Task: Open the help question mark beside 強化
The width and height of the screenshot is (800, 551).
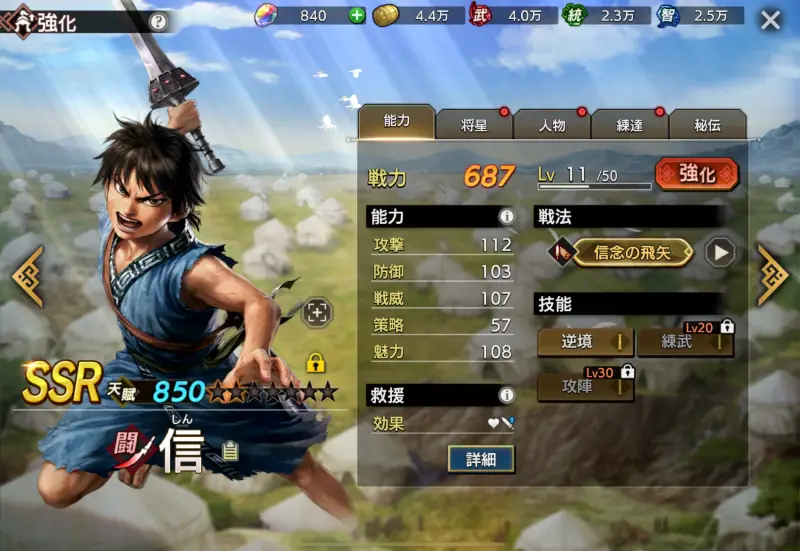Action: (x=158, y=21)
